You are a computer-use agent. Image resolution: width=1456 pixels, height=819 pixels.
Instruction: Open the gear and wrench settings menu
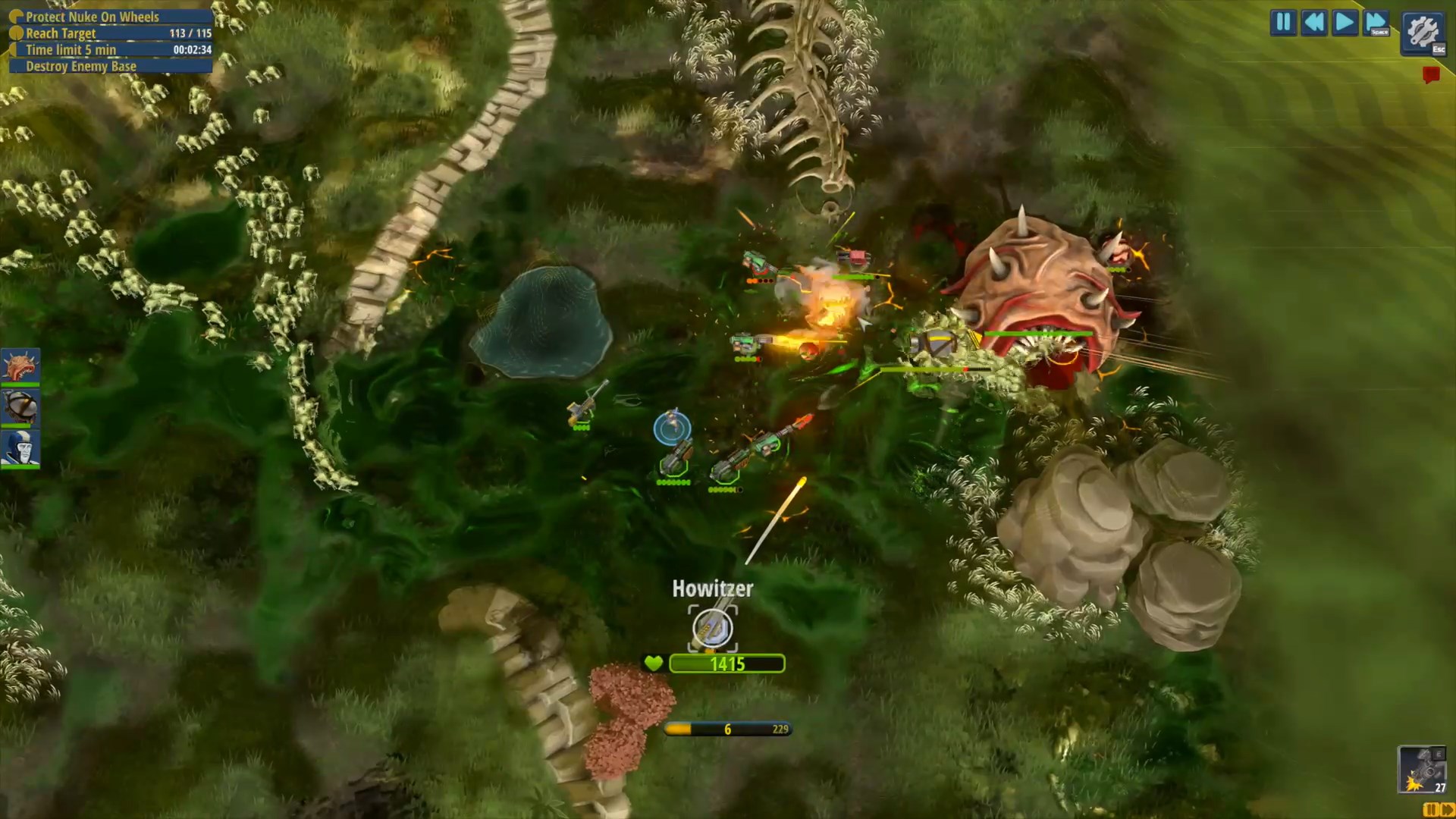point(1423,32)
